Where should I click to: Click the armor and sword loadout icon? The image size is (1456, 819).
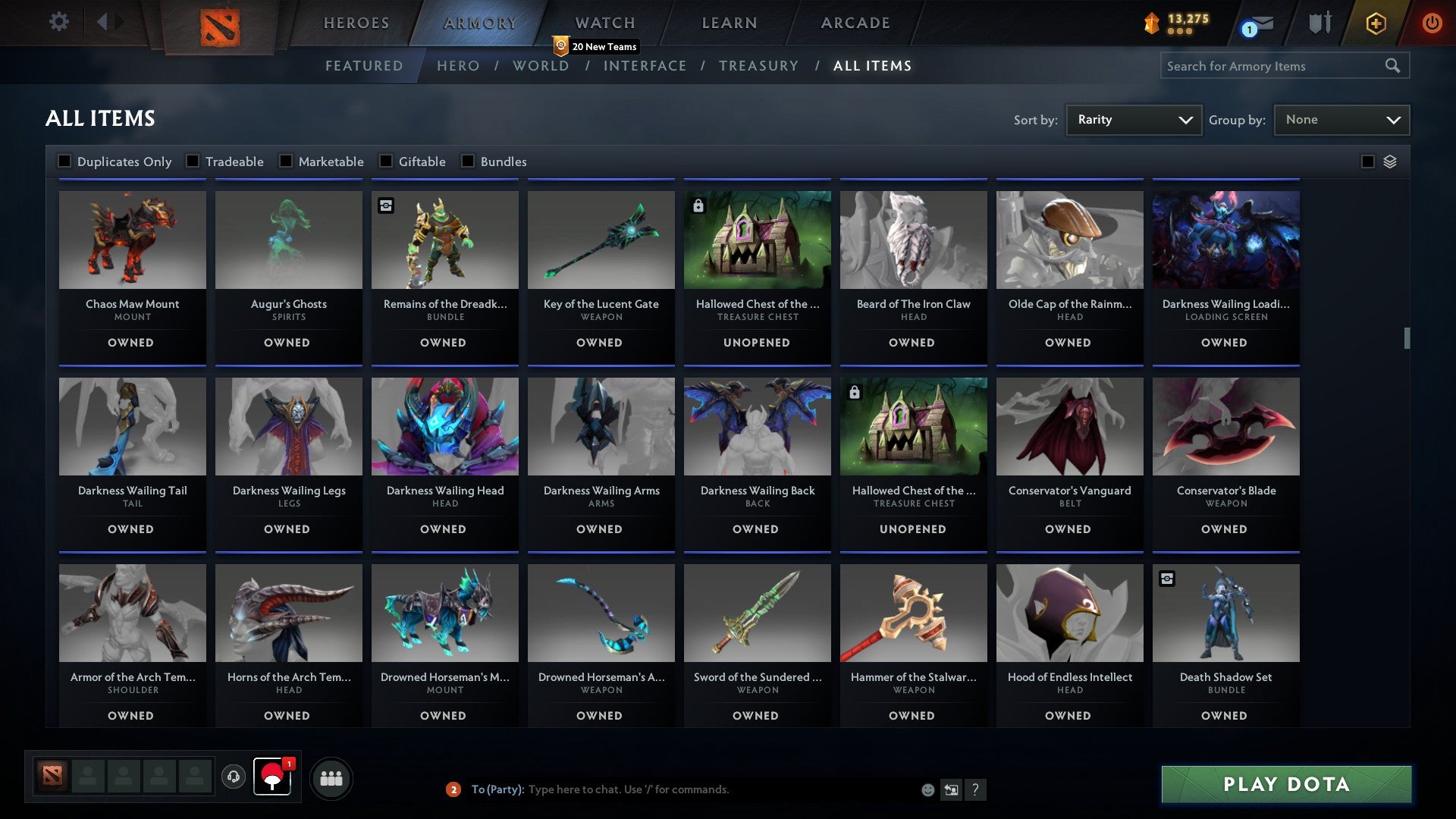1320,23
